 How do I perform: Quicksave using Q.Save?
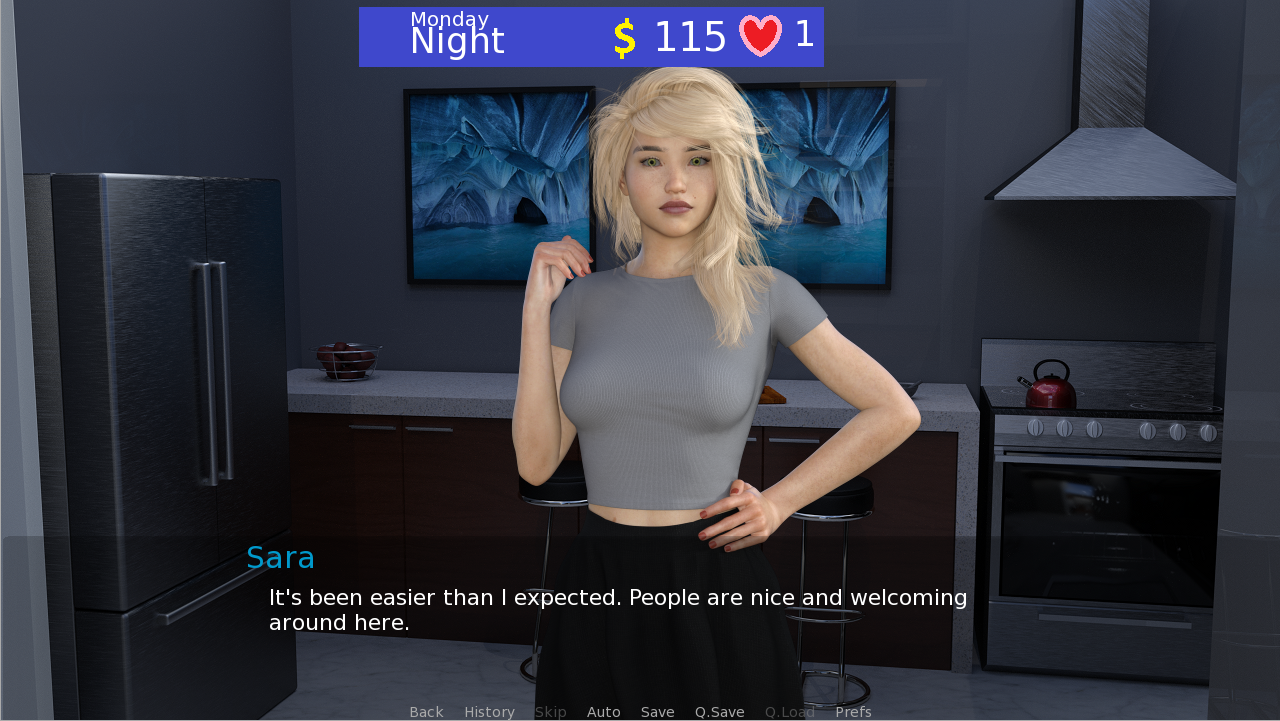719,712
